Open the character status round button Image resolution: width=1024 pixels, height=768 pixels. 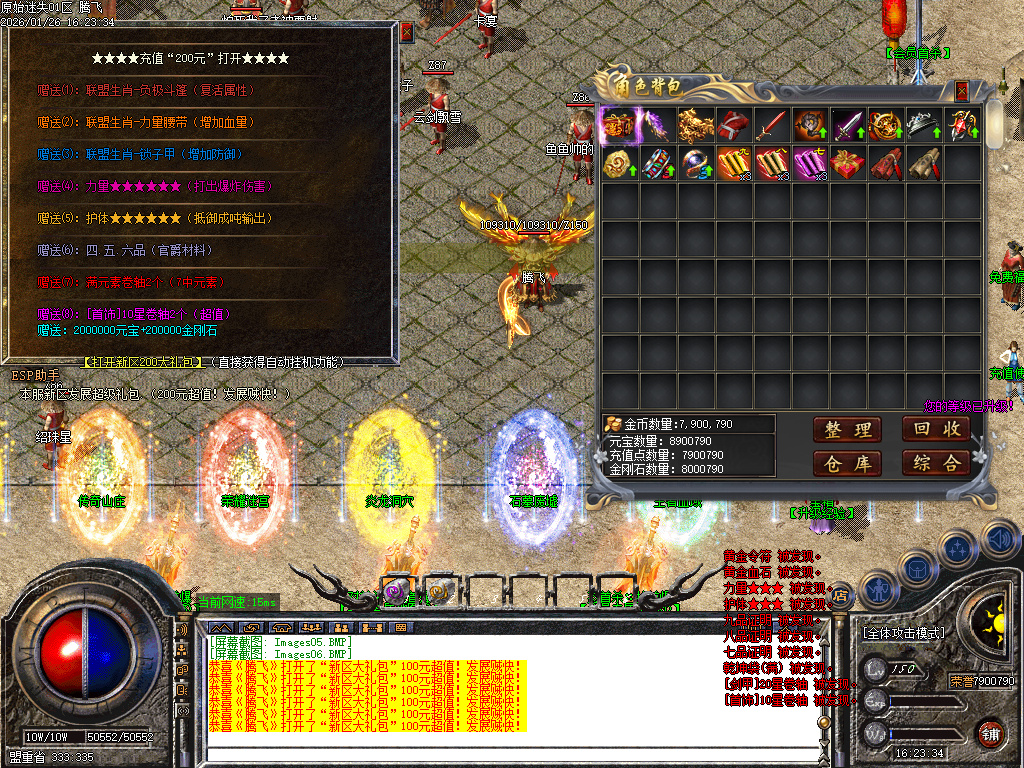[x=878, y=591]
